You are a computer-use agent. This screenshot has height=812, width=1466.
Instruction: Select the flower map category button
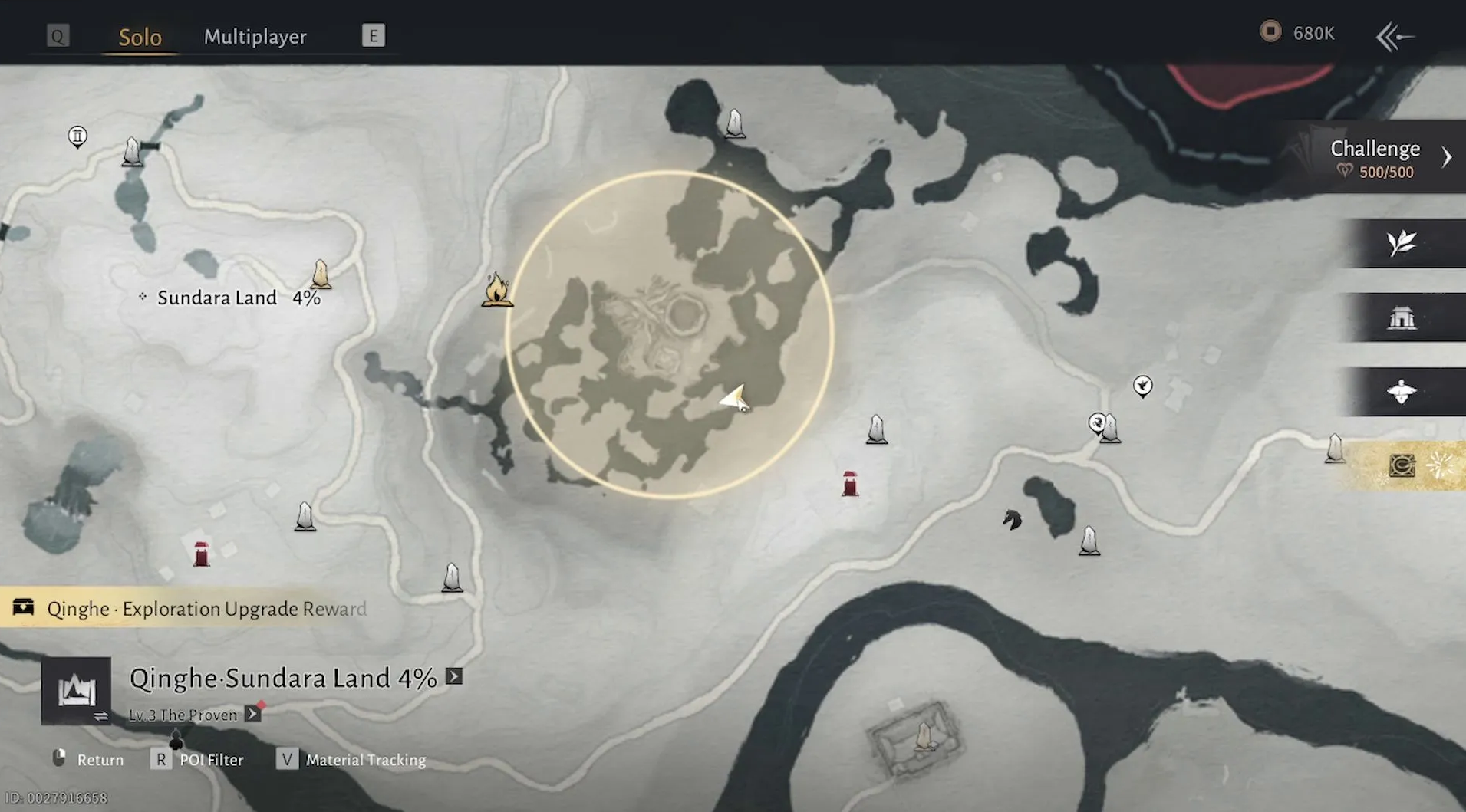(x=1402, y=391)
